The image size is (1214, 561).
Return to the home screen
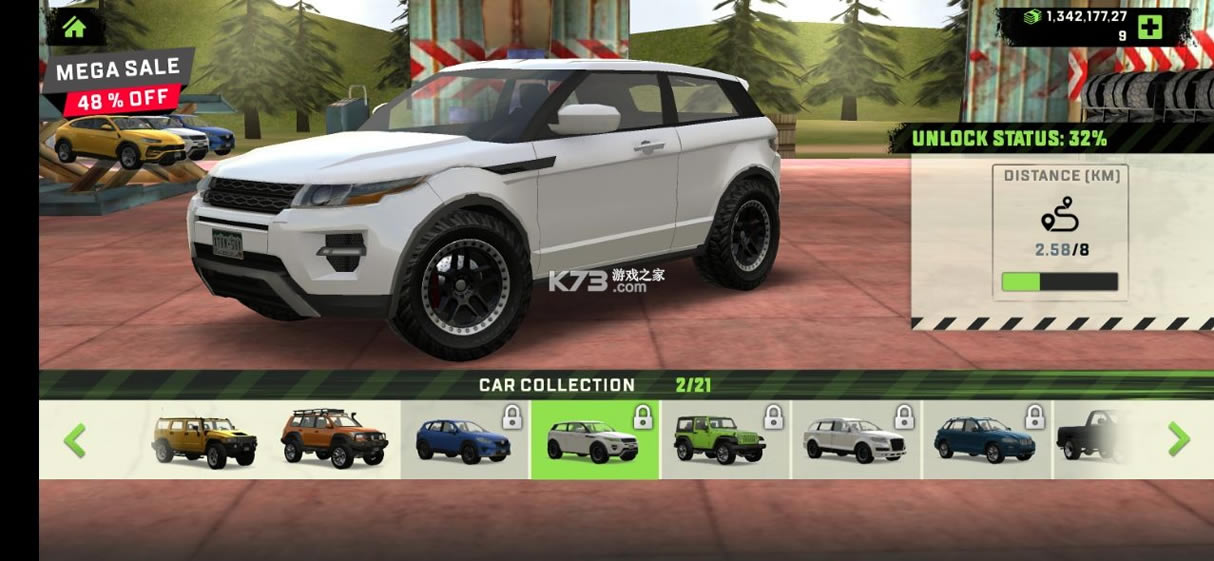(x=74, y=26)
